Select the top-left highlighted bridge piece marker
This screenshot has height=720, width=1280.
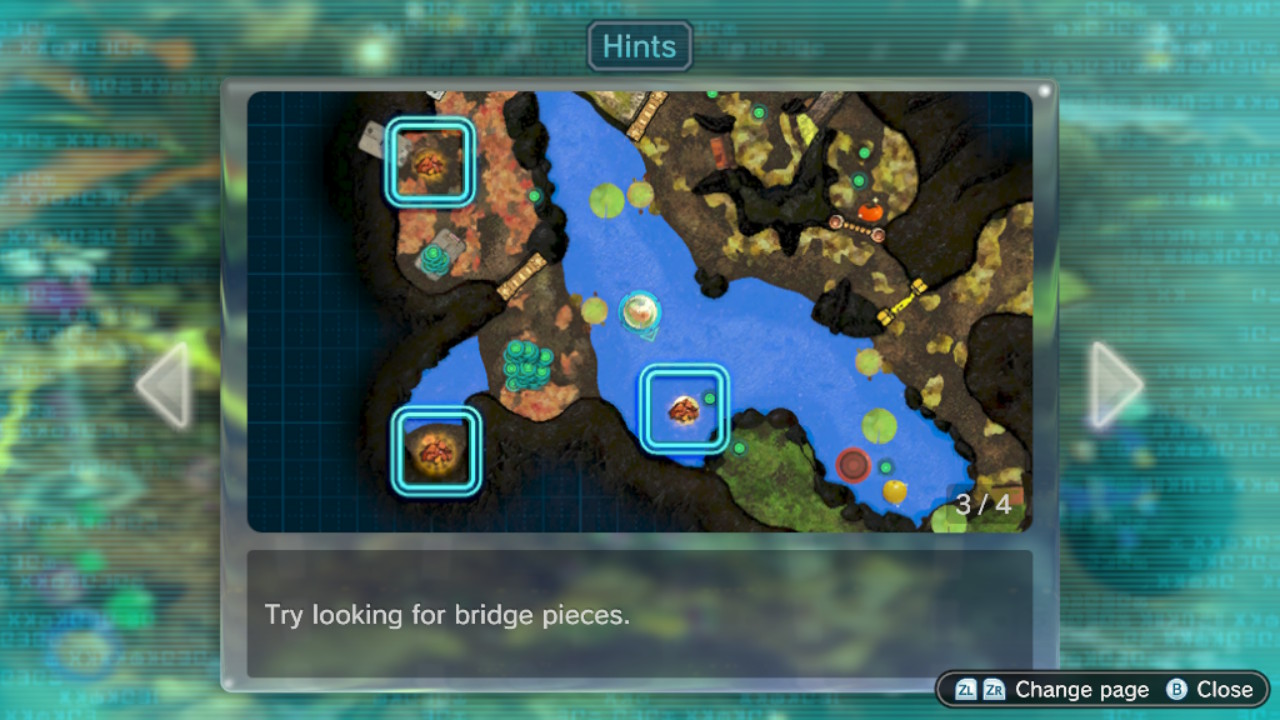tap(430, 162)
